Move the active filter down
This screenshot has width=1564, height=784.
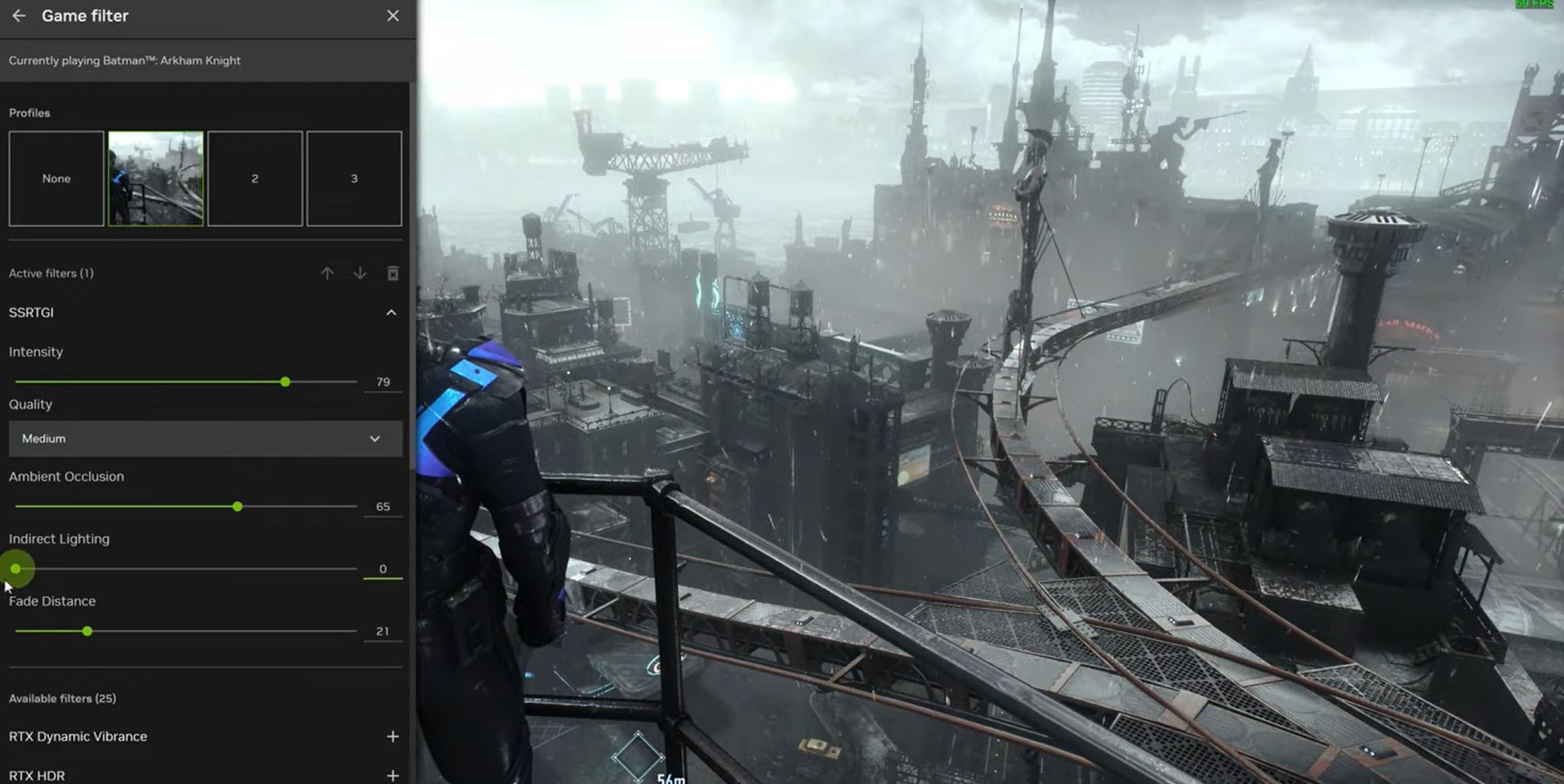click(359, 273)
